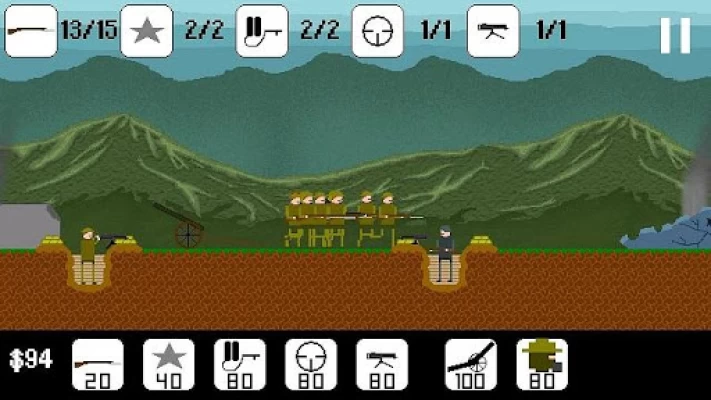Viewport: 711px width, 400px height.
Task: Buy the grenade unit costing 80
Action: pos(240,364)
